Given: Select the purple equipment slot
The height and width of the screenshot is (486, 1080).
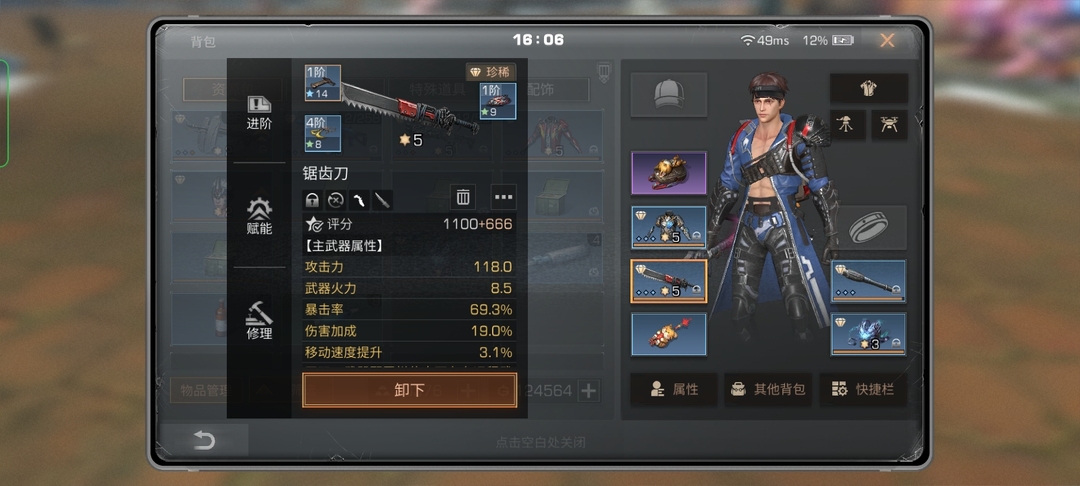Looking at the screenshot, I should (x=668, y=173).
